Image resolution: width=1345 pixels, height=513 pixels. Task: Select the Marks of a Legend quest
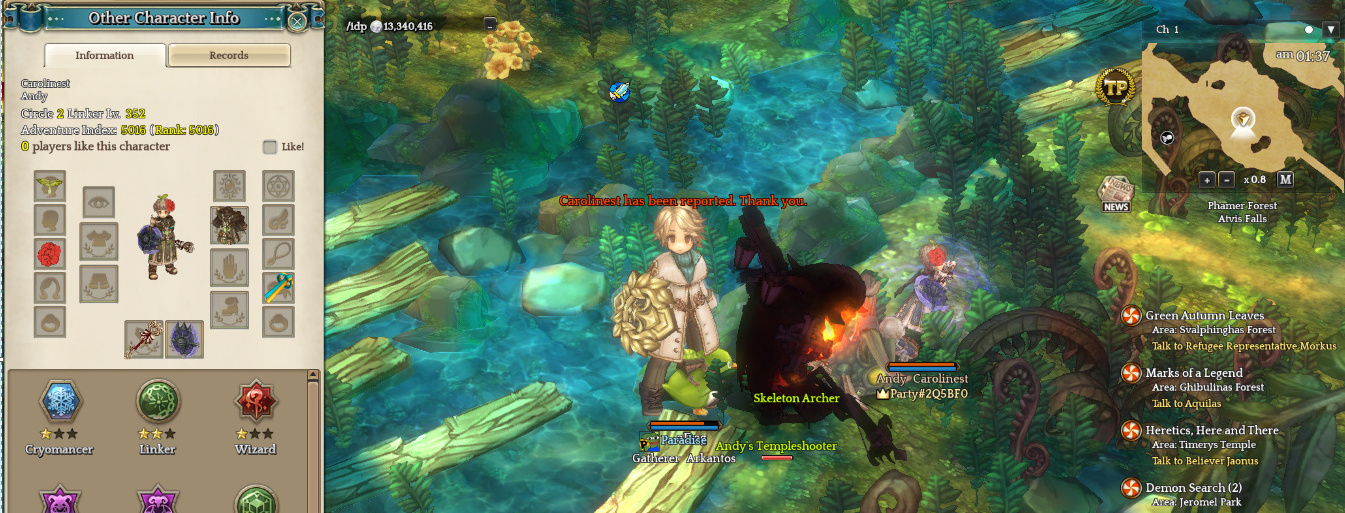point(1193,373)
